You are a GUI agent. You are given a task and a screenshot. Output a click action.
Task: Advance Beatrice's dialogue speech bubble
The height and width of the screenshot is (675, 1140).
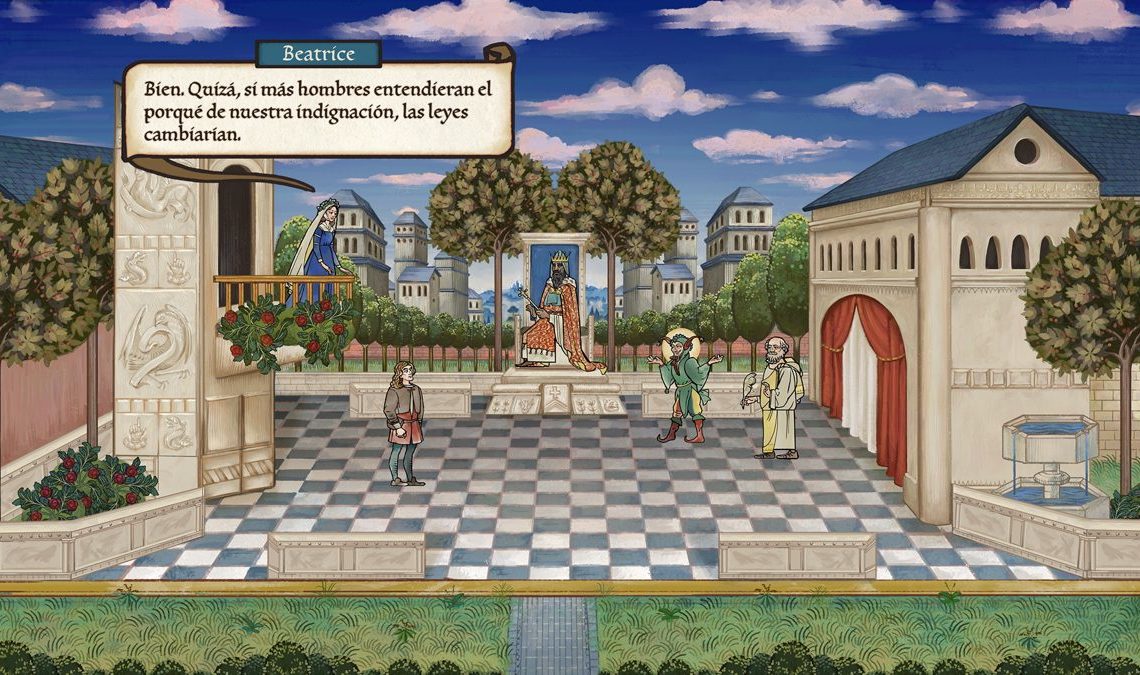318,110
